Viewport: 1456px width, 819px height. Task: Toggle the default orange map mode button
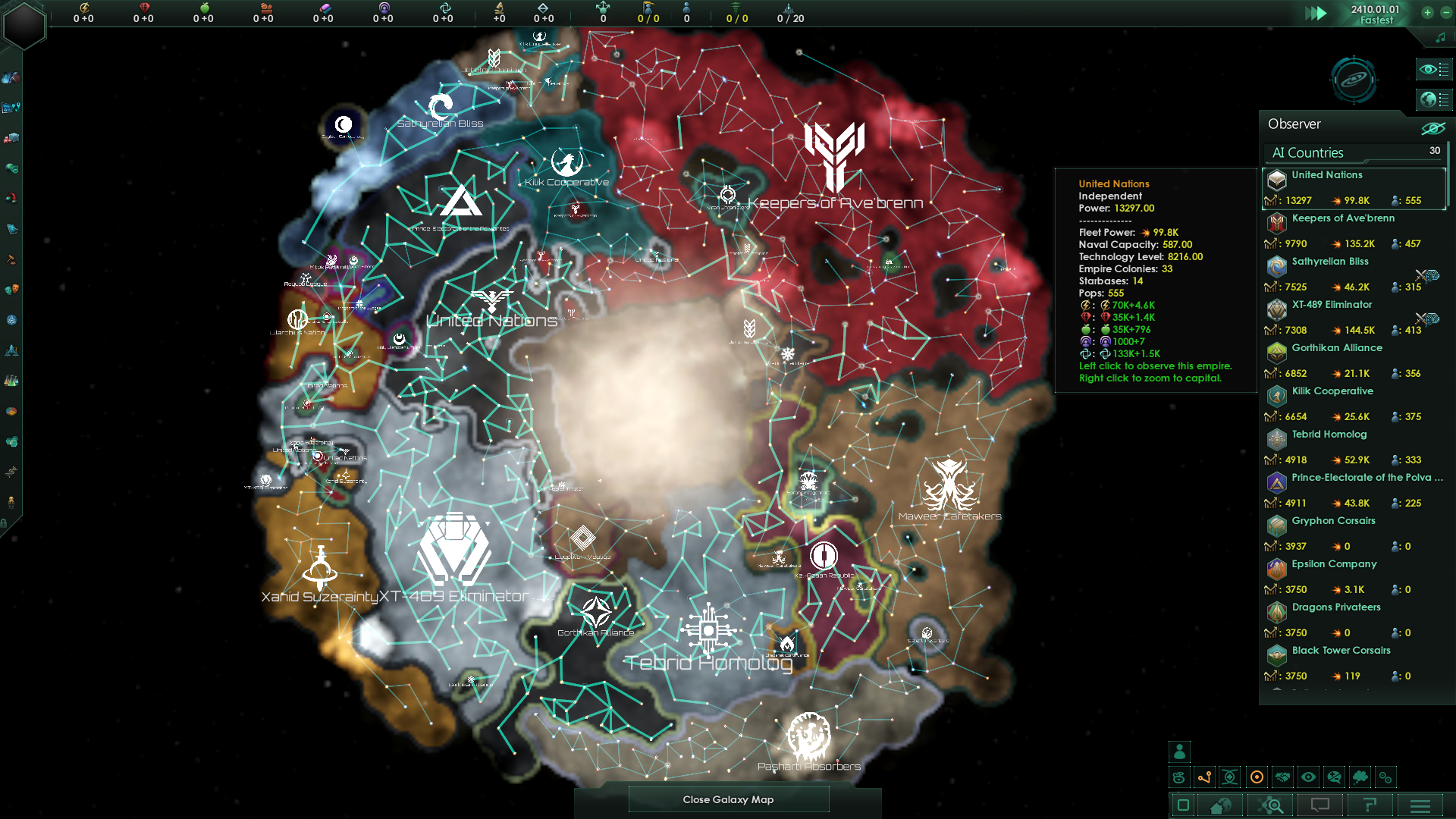(x=1257, y=777)
